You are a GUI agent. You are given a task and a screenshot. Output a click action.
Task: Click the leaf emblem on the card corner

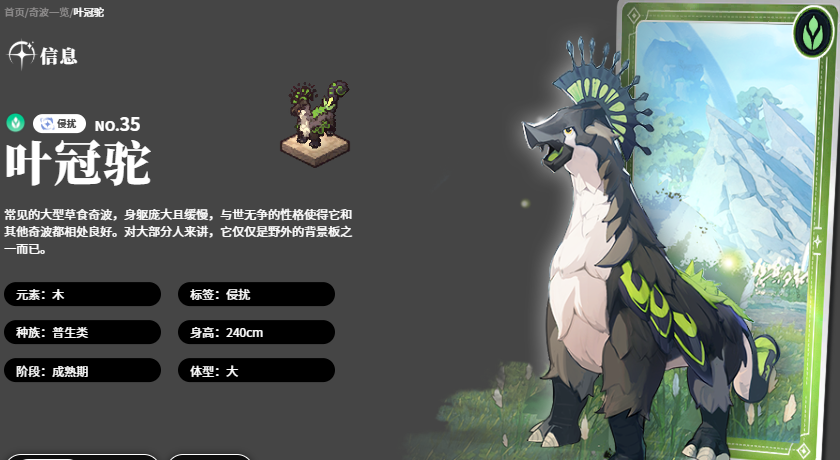[813, 33]
